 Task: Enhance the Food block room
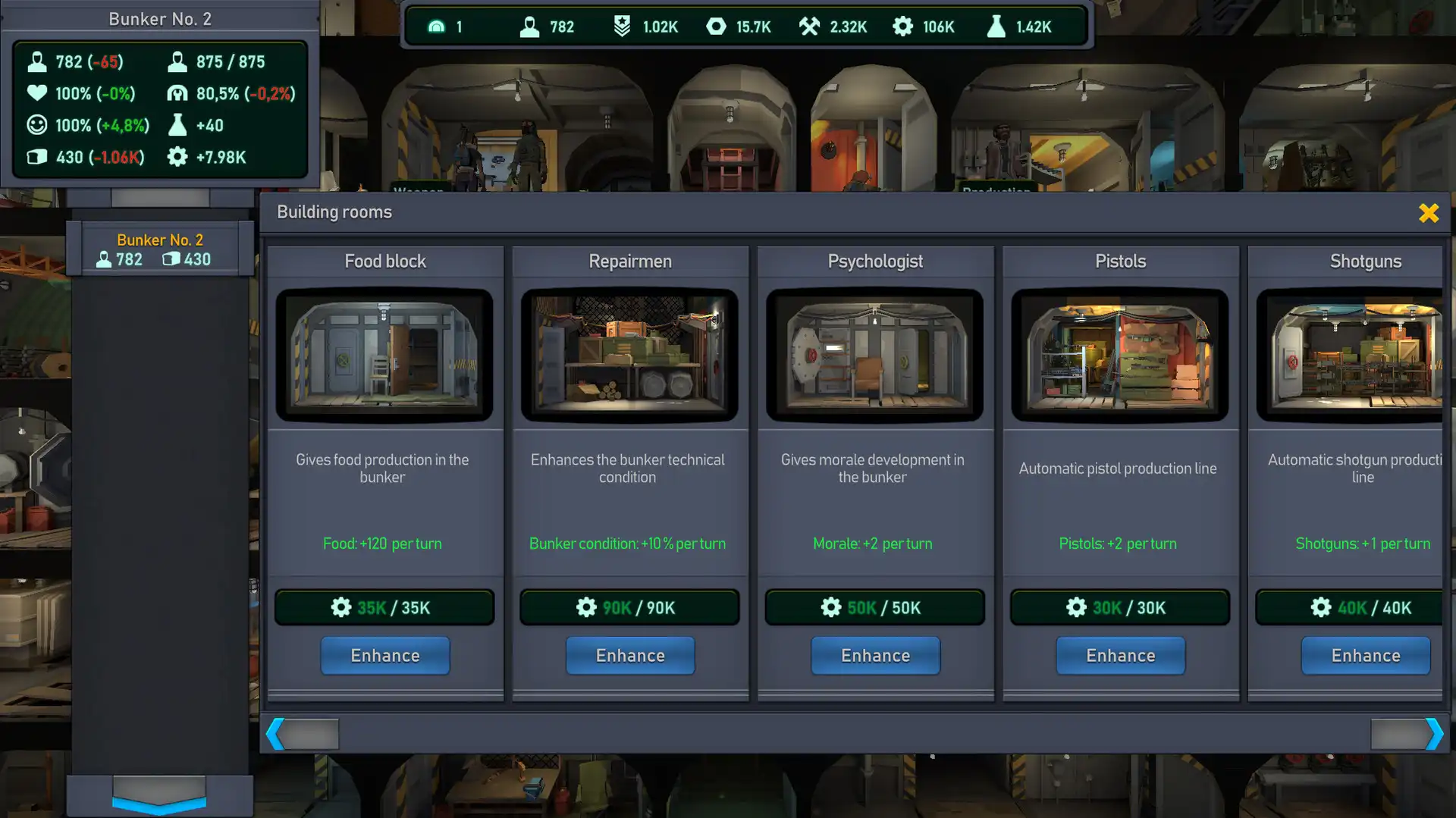click(384, 655)
